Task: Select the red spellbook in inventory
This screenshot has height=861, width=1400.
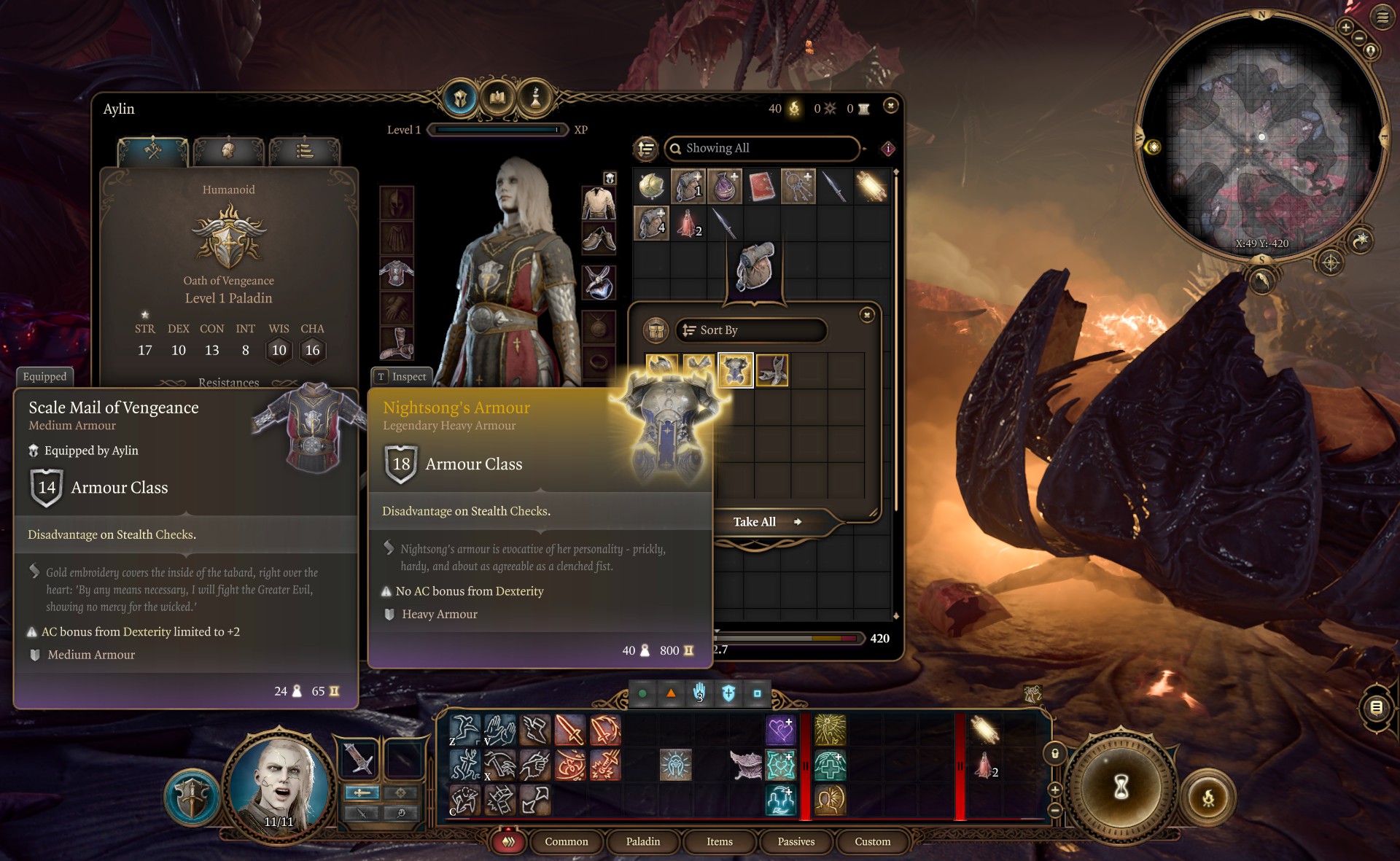Action: click(x=761, y=187)
